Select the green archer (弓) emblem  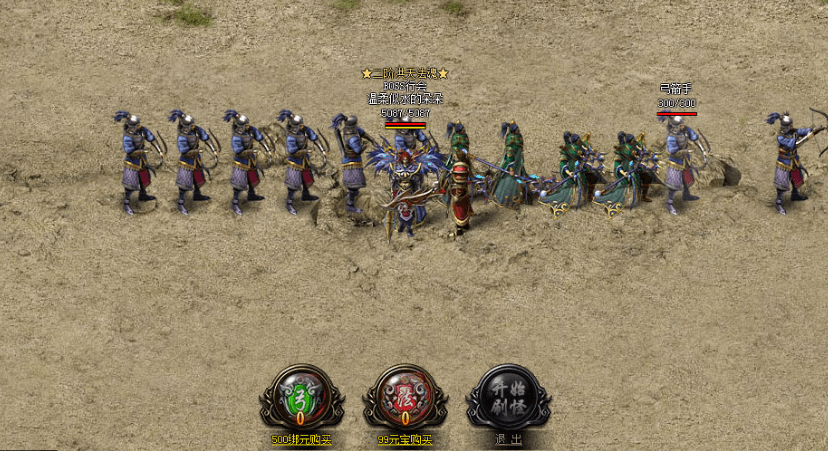(x=301, y=396)
